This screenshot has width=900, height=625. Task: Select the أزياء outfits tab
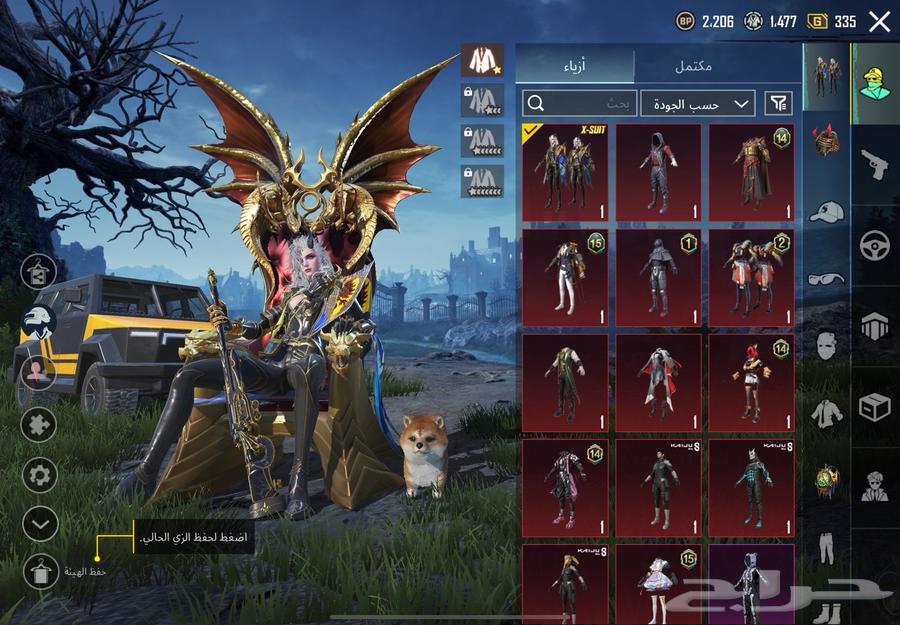575,66
